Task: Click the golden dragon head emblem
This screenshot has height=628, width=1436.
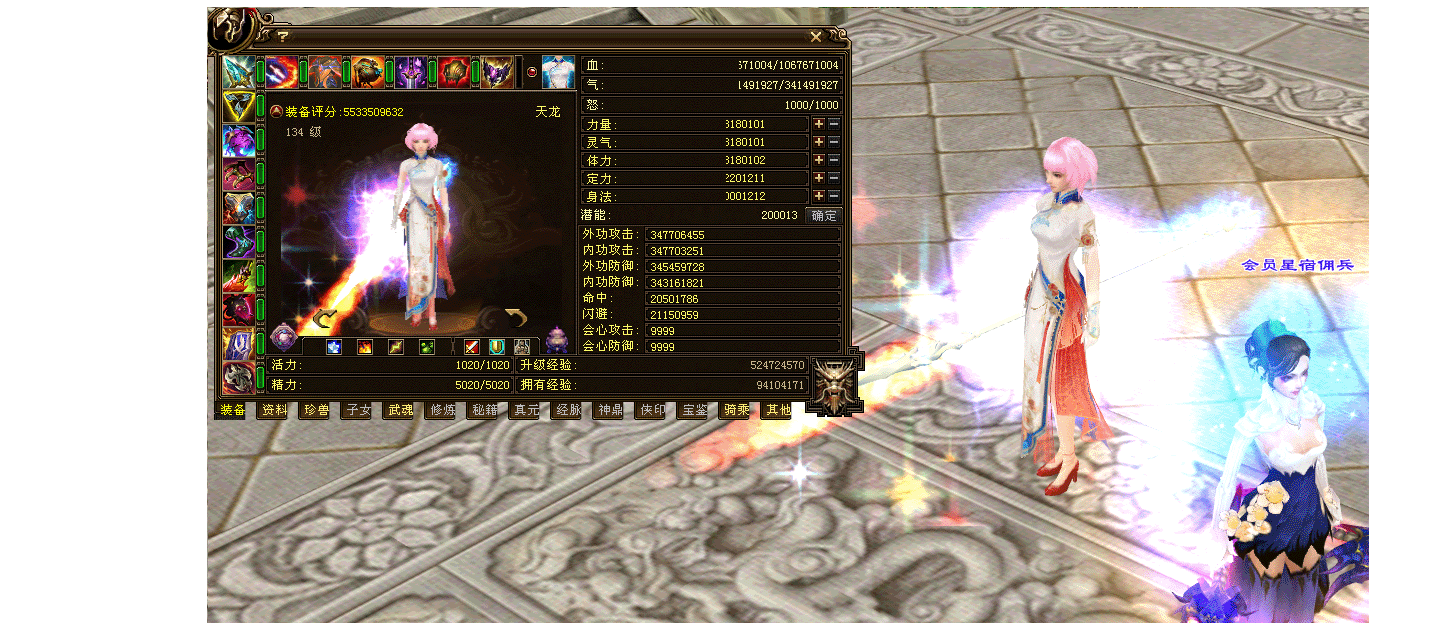Action: coord(834,384)
